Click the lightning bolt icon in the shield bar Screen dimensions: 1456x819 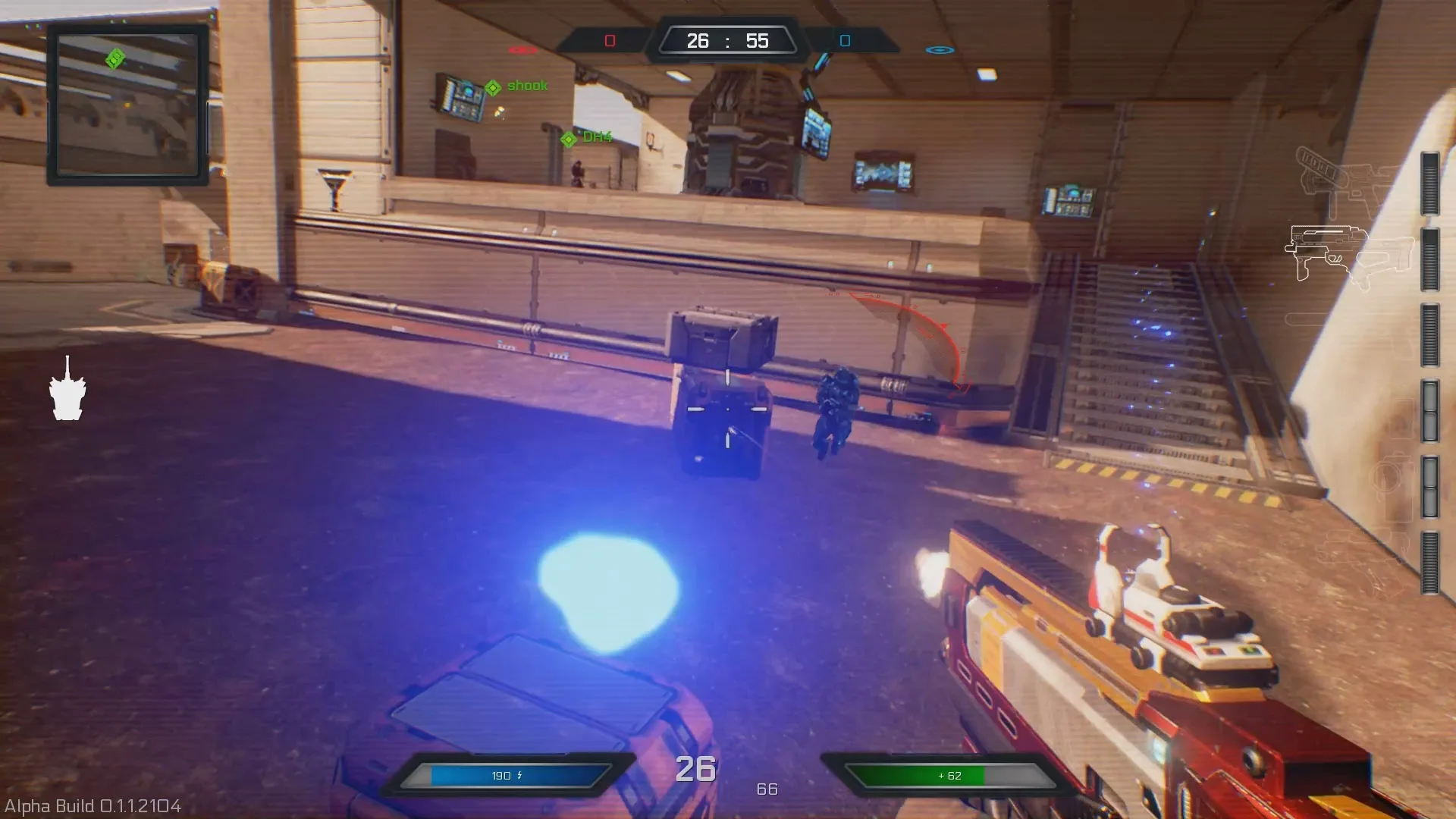point(519,776)
